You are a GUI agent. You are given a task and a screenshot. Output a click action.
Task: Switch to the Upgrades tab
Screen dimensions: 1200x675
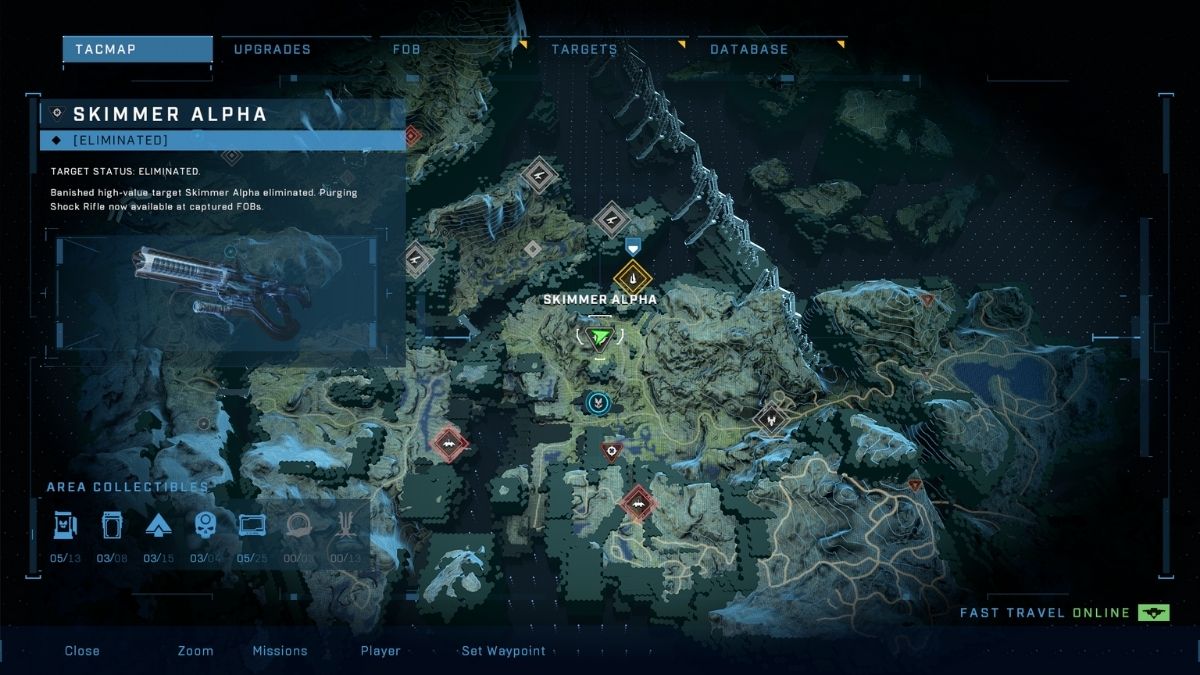tap(272, 49)
